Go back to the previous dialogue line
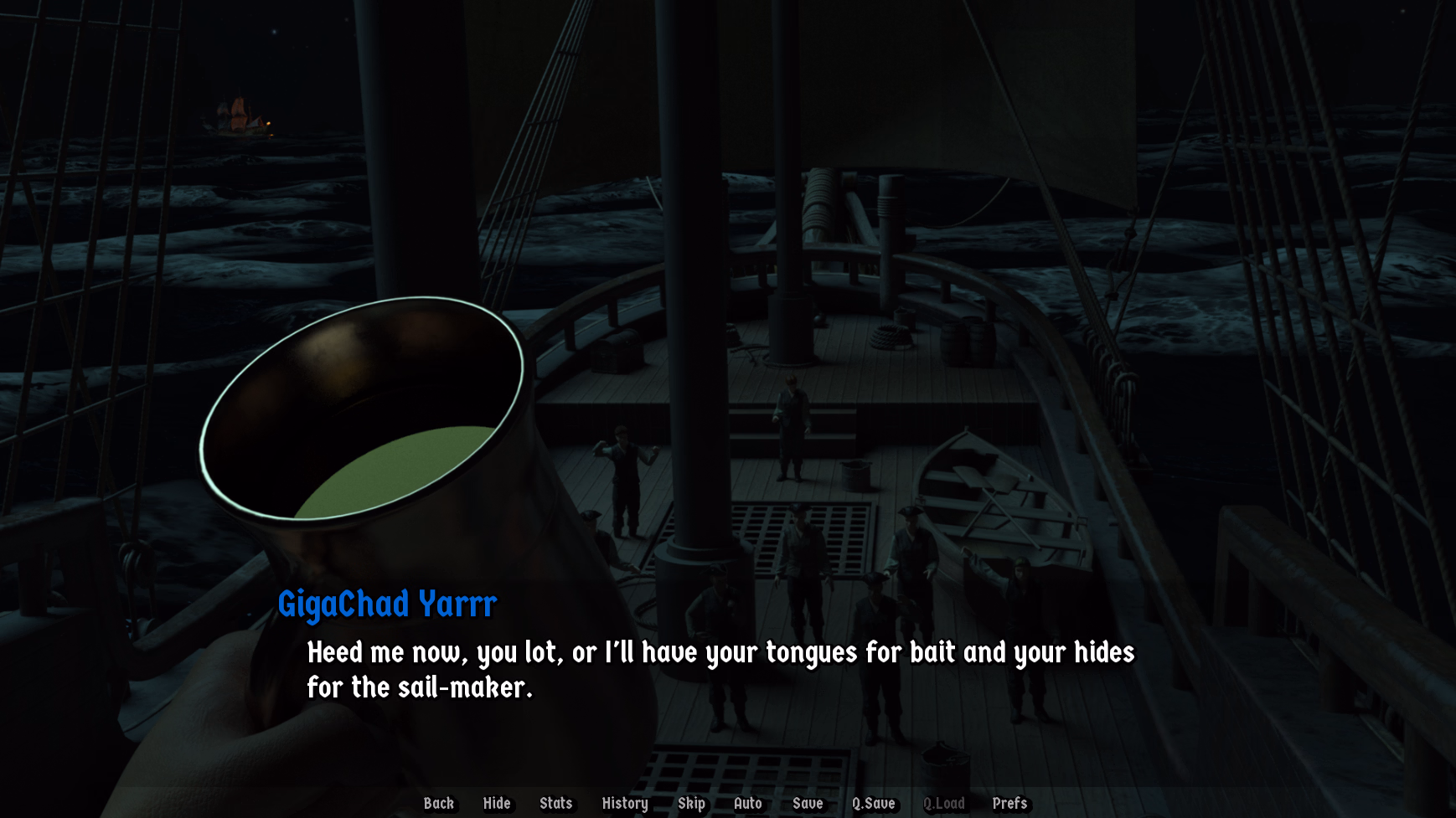This screenshot has width=1456, height=818. point(438,803)
